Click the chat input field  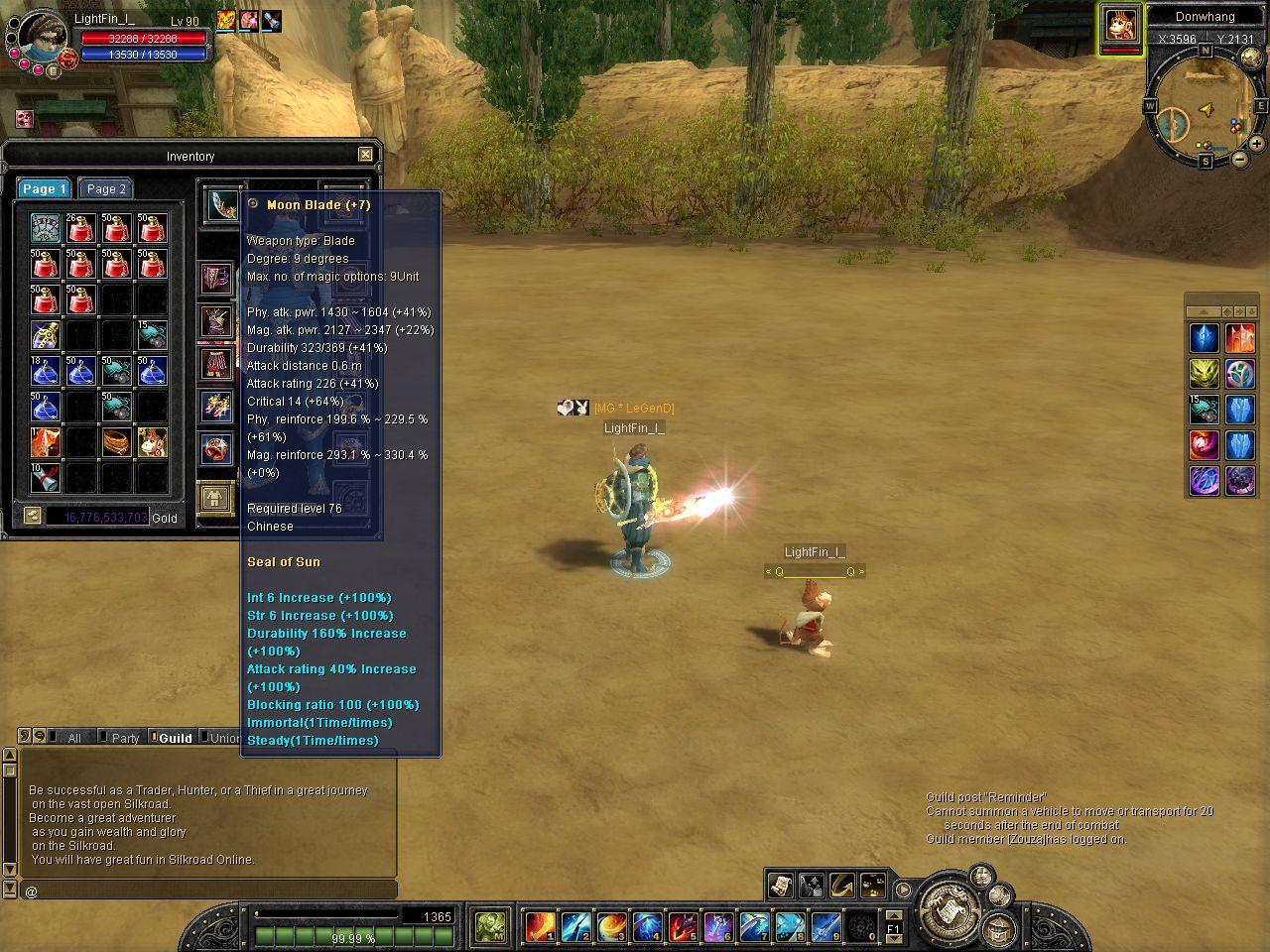208,891
